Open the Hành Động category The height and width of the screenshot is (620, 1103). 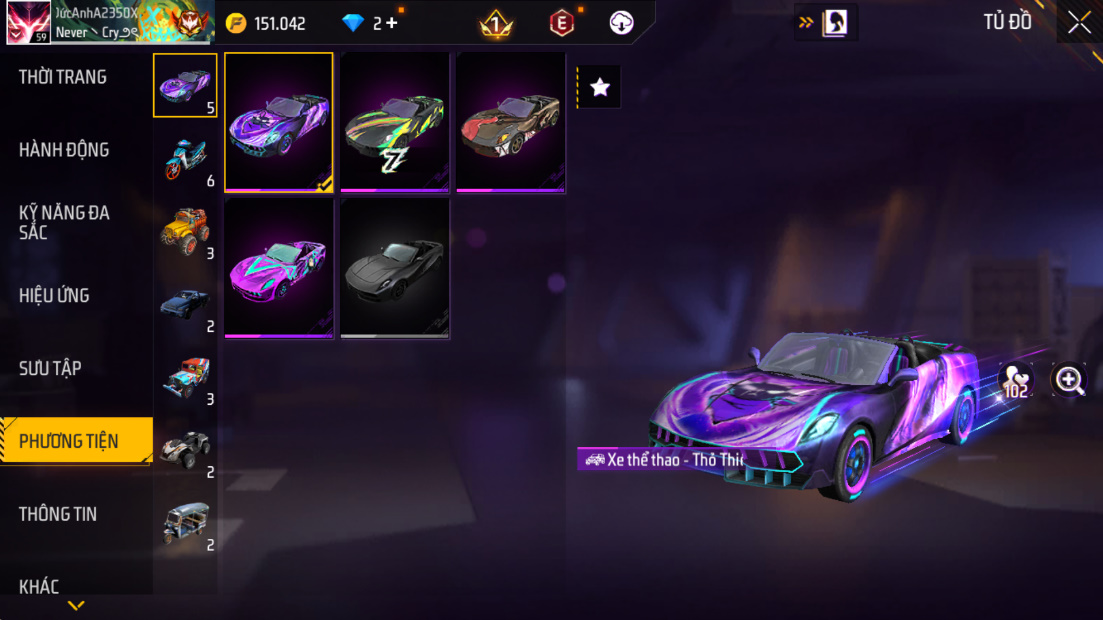coord(64,150)
